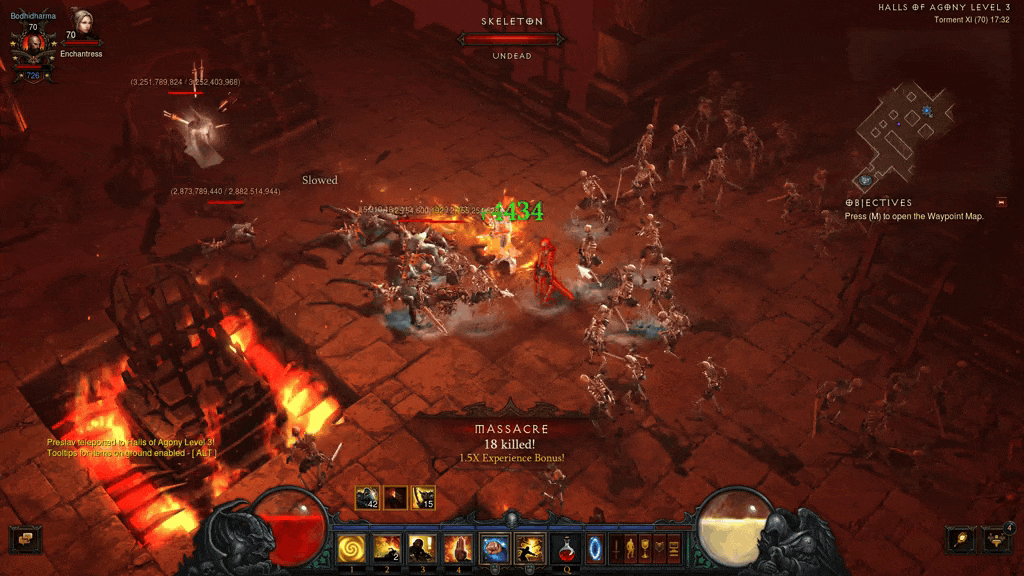Screen dimensions: 1024x576
Task: Select the Enchantress follower portrait
Action: [x=81, y=24]
